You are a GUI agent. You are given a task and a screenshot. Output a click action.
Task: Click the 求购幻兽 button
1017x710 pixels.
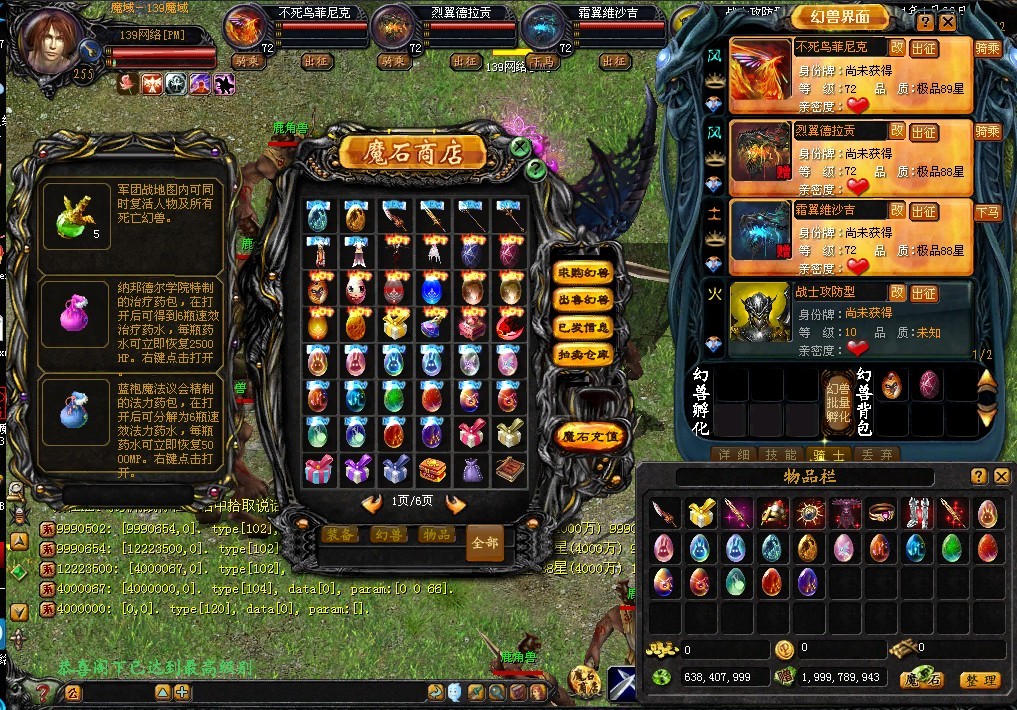(584, 273)
